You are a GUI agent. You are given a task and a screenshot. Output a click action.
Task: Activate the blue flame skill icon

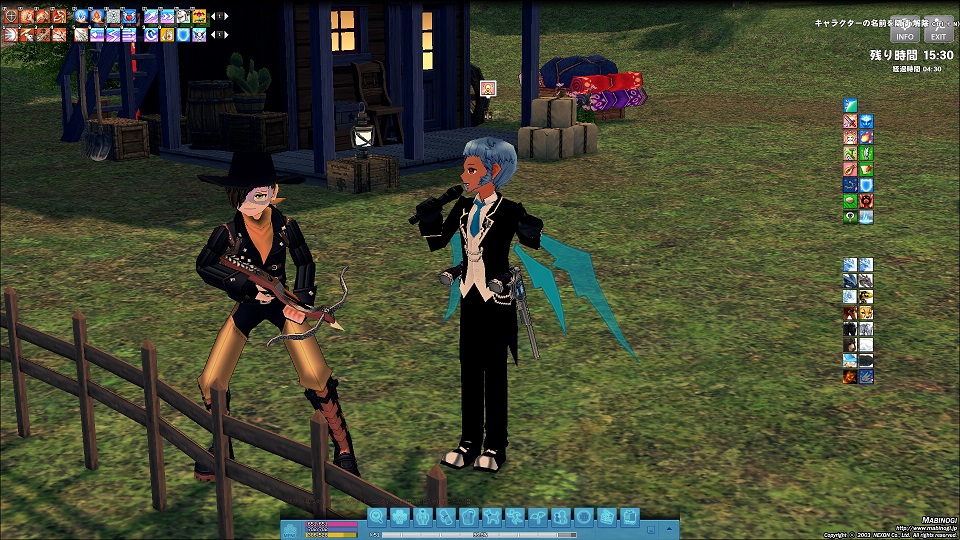81,16
